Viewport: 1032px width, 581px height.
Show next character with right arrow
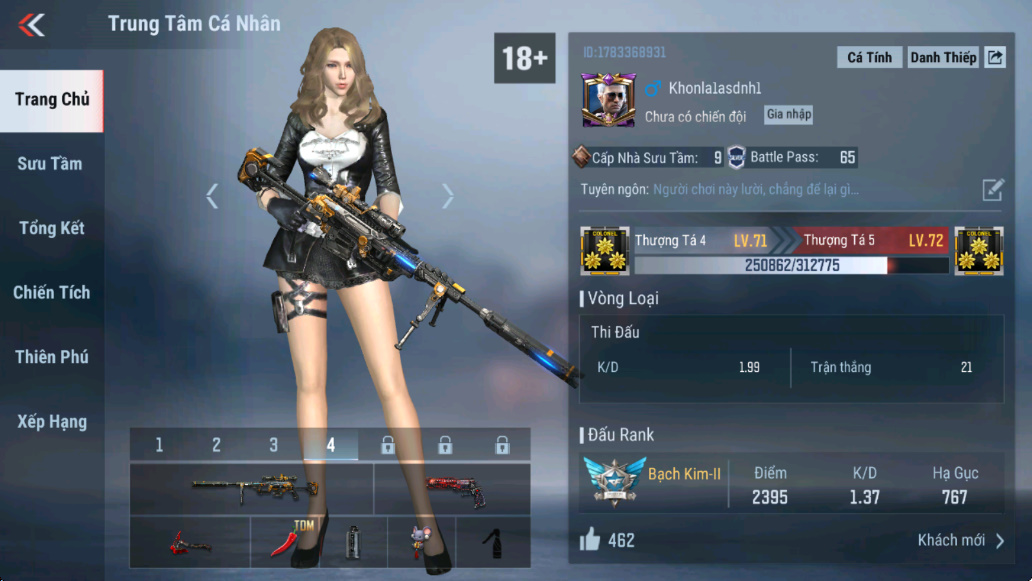pyautogui.click(x=448, y=196)
